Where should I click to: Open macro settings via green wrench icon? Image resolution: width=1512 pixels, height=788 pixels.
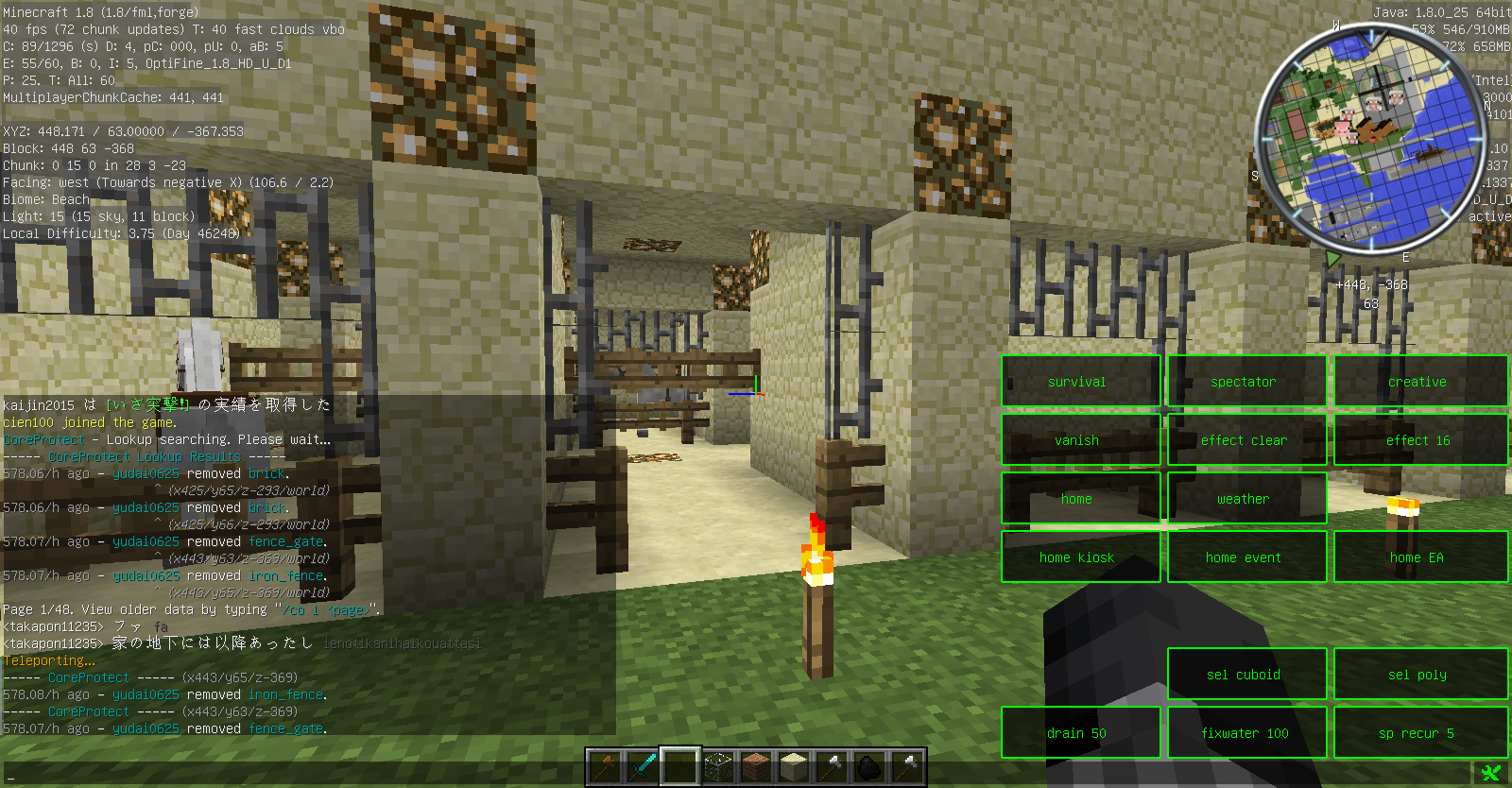pos(1491,774)
